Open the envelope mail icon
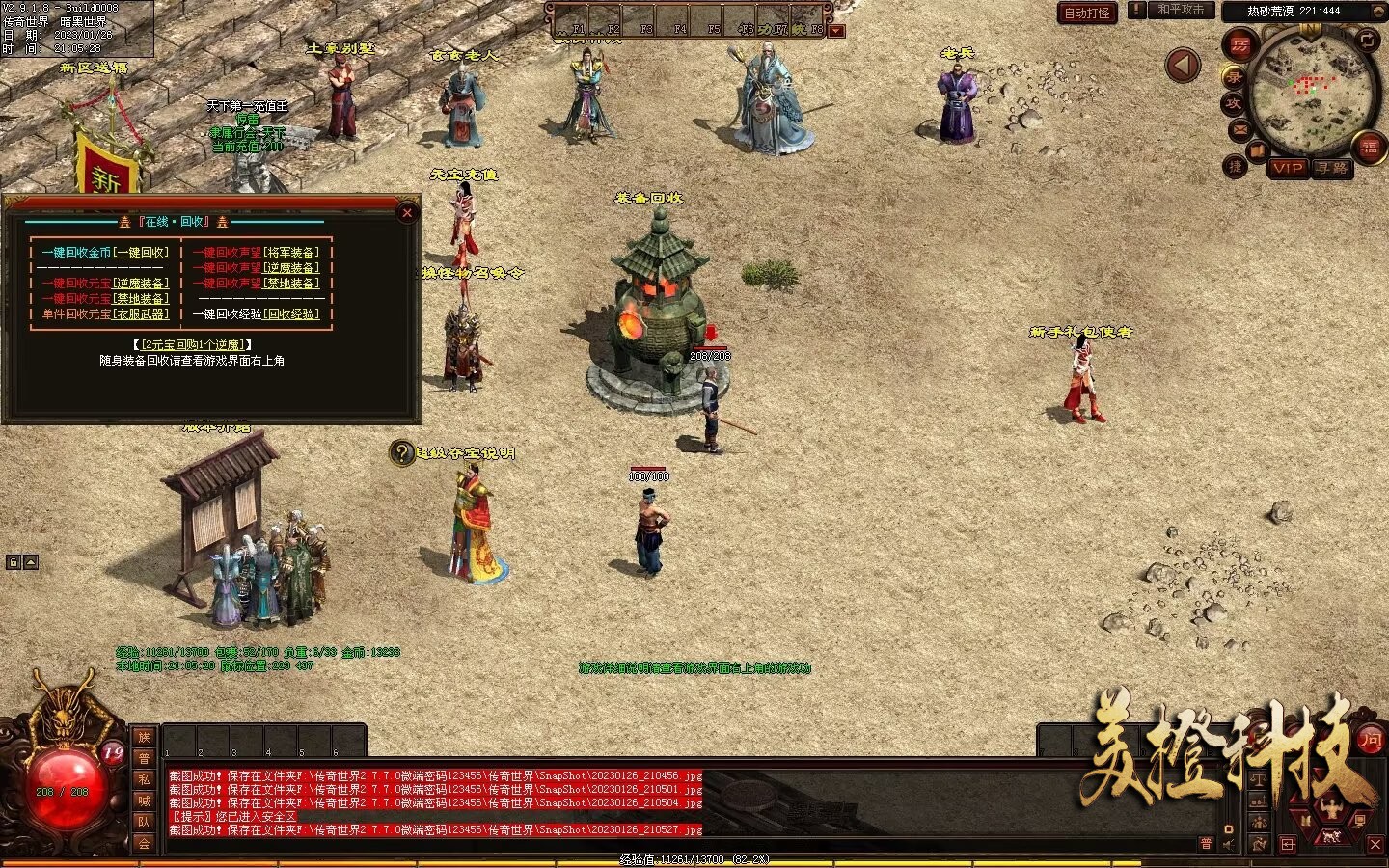This screenshot has height=868, width=1389. (x=1239, y=129)
